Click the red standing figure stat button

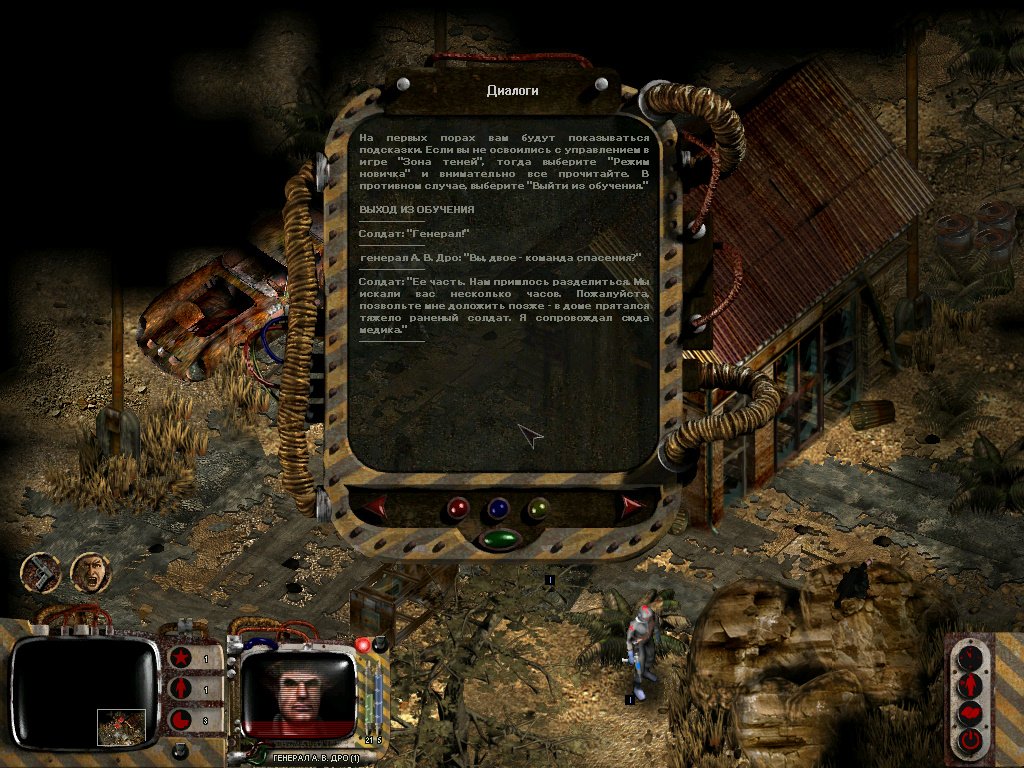click(x=181, y=690)
